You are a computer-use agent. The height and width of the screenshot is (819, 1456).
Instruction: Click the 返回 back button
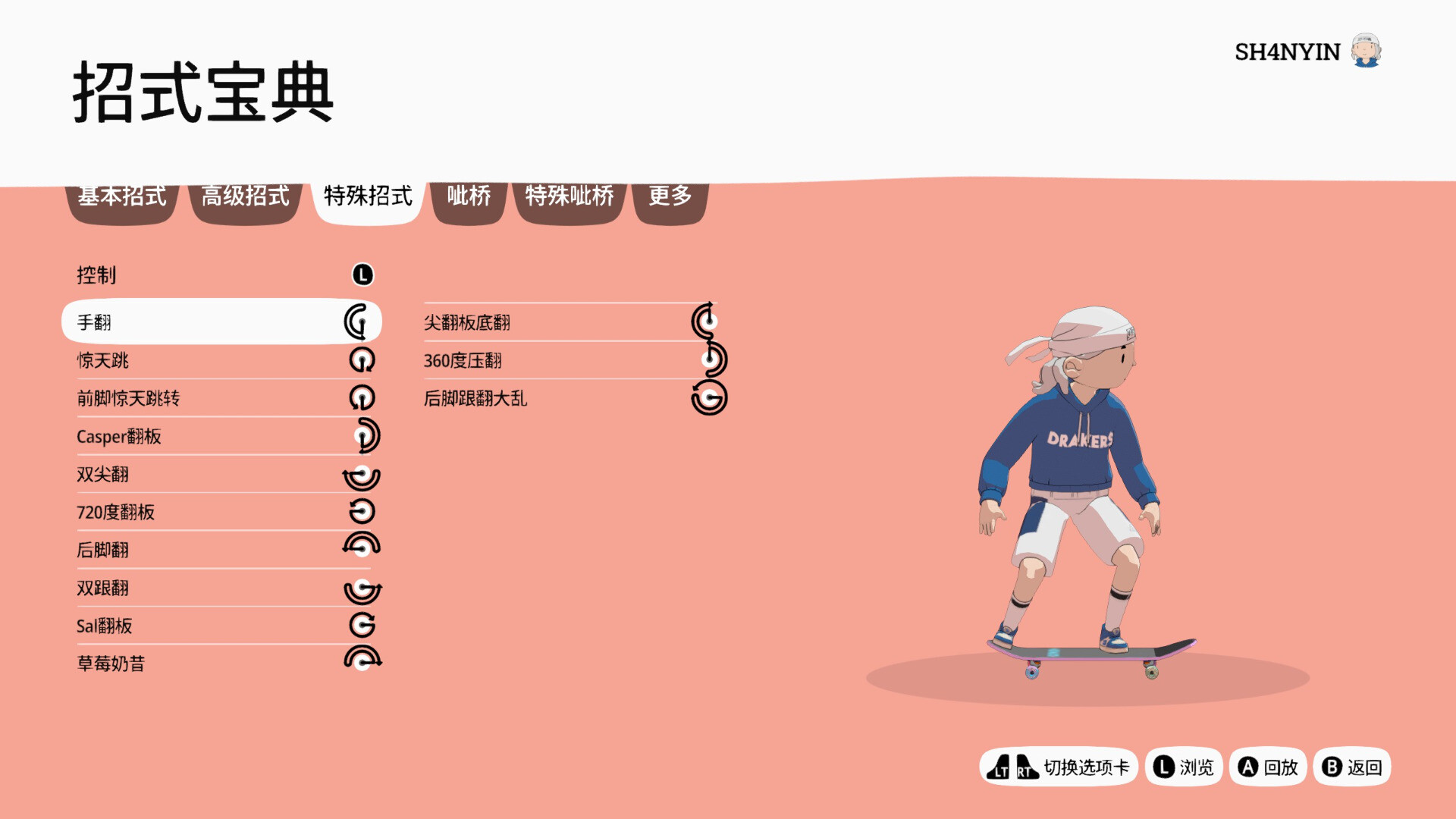[x=1352, y=767]
